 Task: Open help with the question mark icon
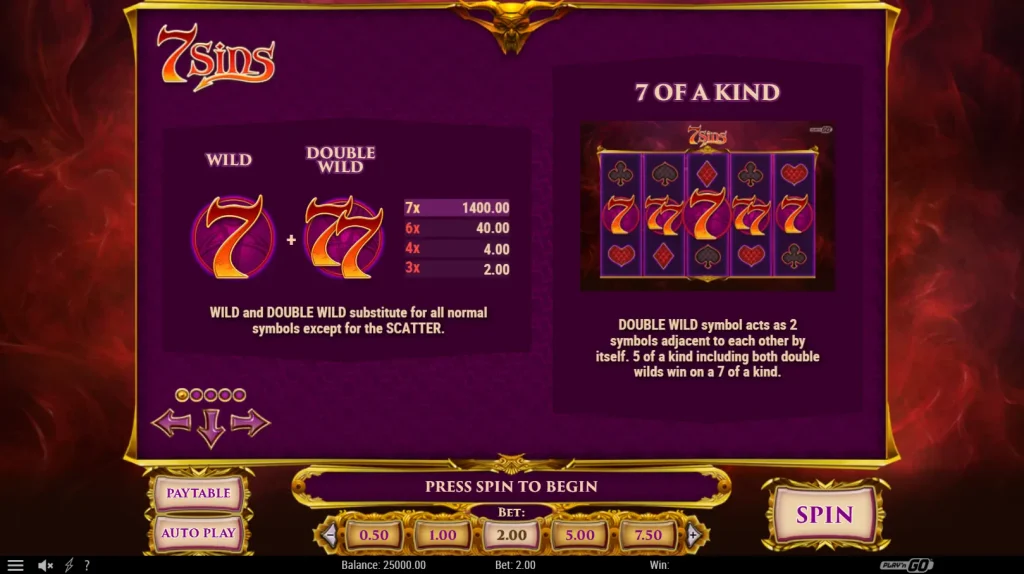click(x=87, y=565)
